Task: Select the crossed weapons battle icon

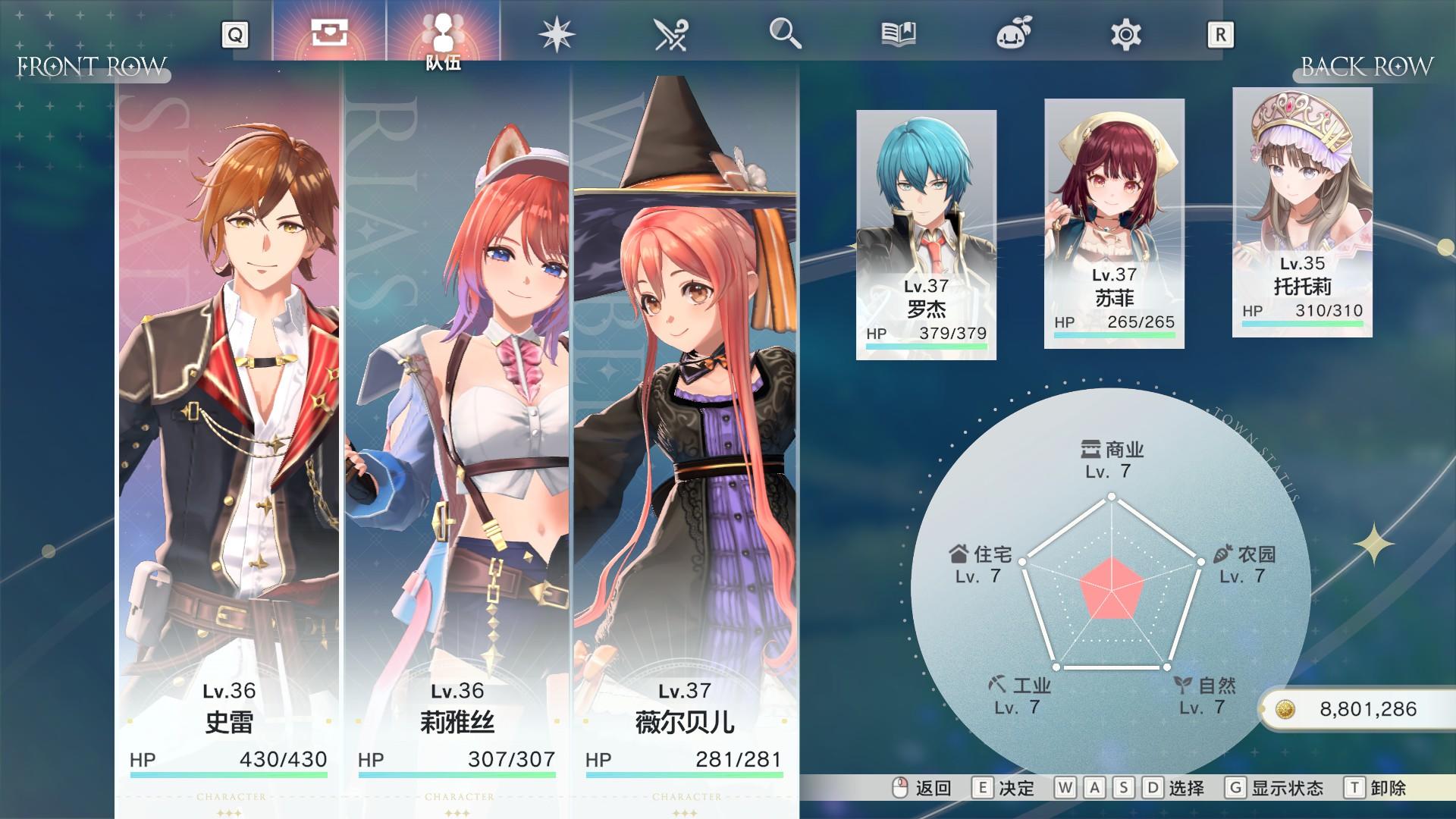Action: click(671, 33)
